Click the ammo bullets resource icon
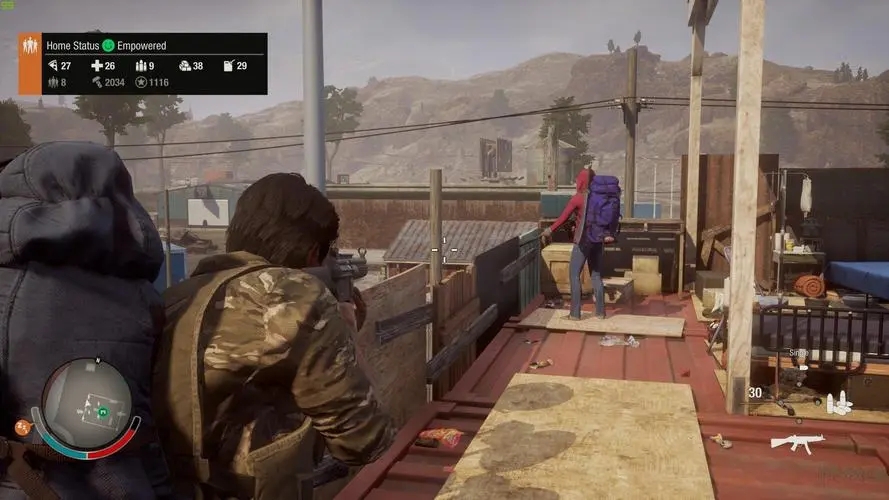Screen dimensions: 889x500 (140, 66)
